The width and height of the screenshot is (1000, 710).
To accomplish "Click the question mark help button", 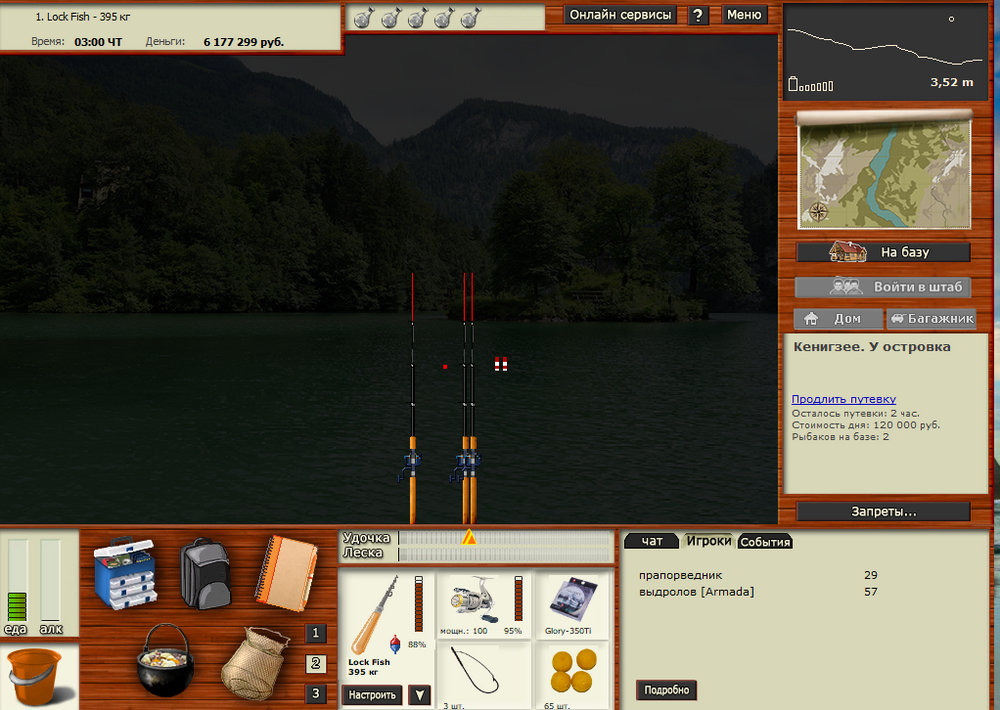I will click(698, 15).
